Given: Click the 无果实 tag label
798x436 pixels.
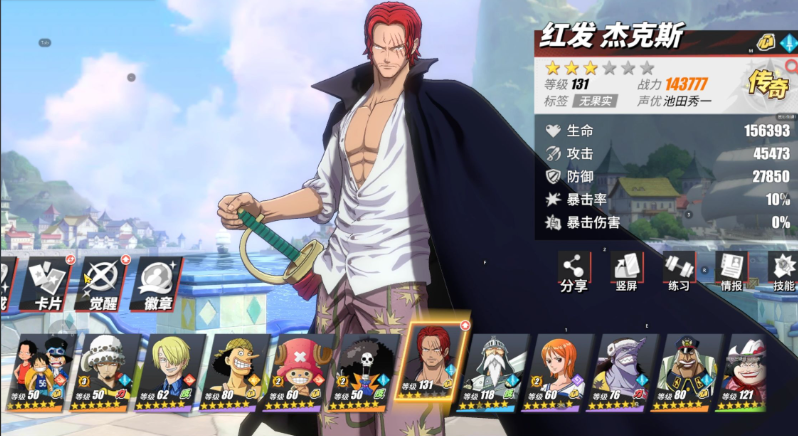Looking at the screenshot, I should coord(595,101).
